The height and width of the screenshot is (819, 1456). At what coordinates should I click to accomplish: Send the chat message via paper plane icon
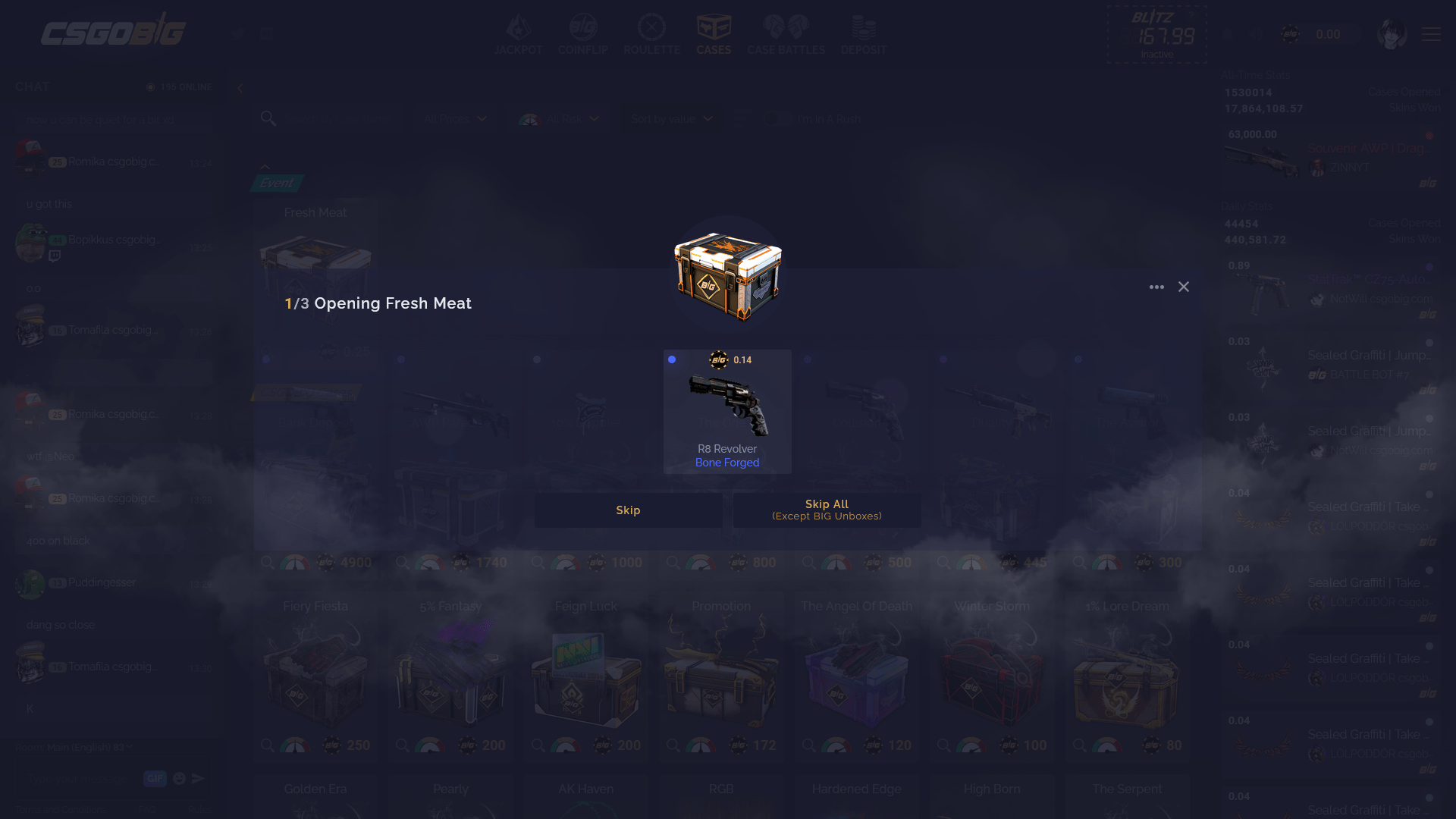coord(199,778)
